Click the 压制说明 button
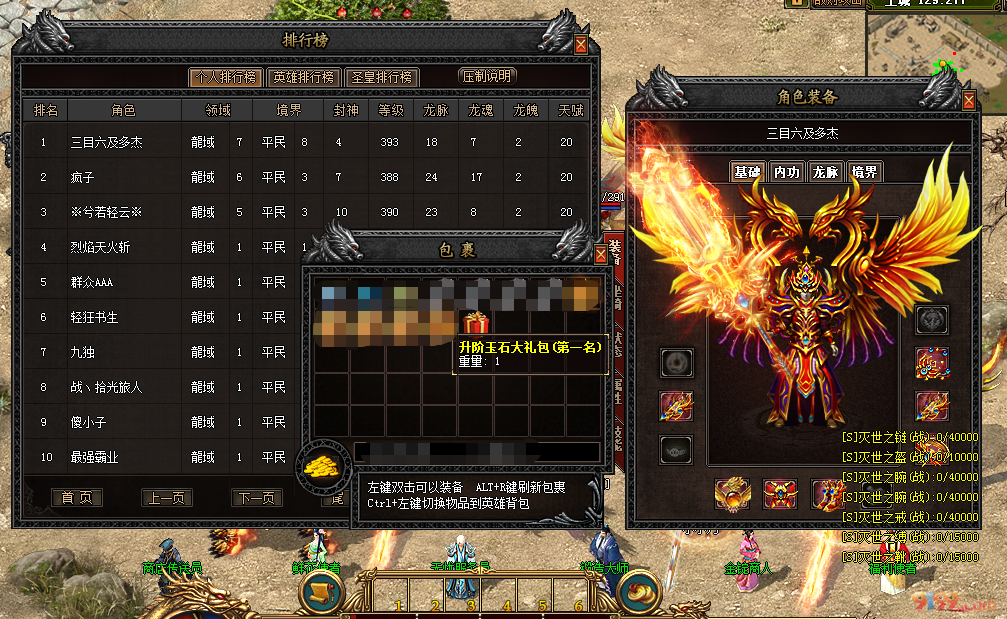Viewport: 1007px width, 619px height. pos(485,77)
